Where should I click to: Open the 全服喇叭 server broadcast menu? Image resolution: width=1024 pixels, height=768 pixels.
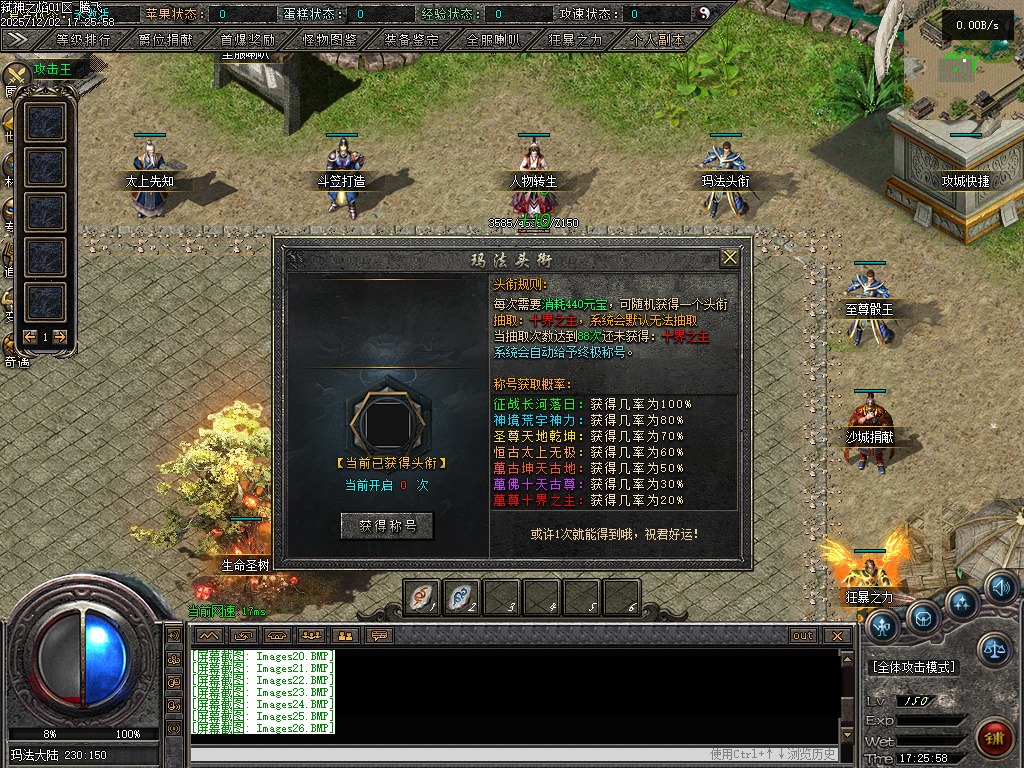(493, 40)
